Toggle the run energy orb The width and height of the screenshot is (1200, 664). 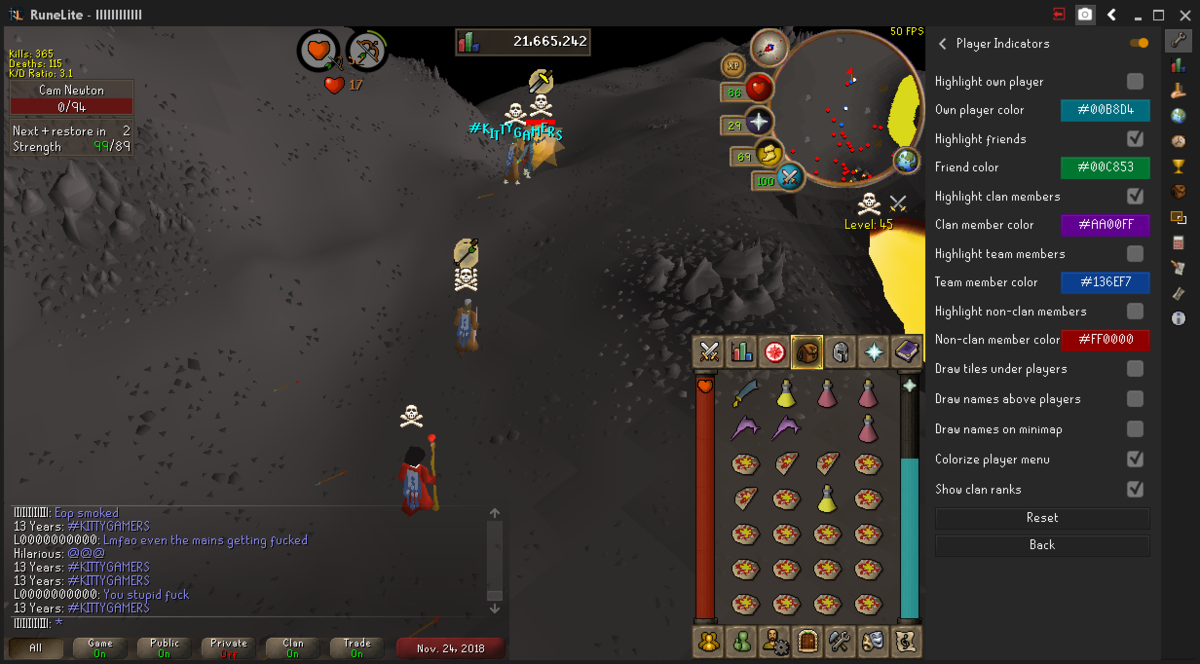click(768, 153)
